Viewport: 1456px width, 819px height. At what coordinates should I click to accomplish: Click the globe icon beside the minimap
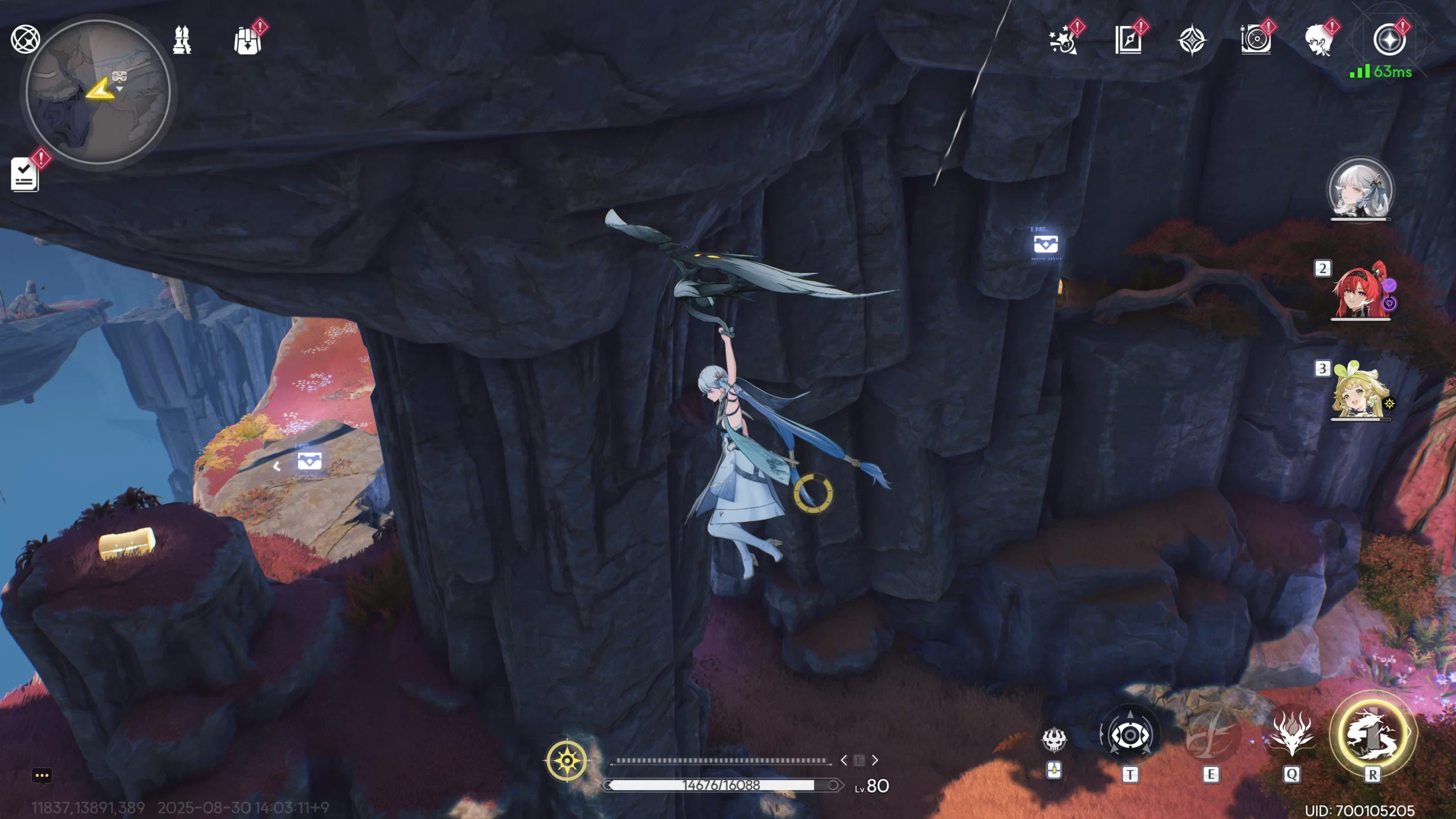coord(25,40)
